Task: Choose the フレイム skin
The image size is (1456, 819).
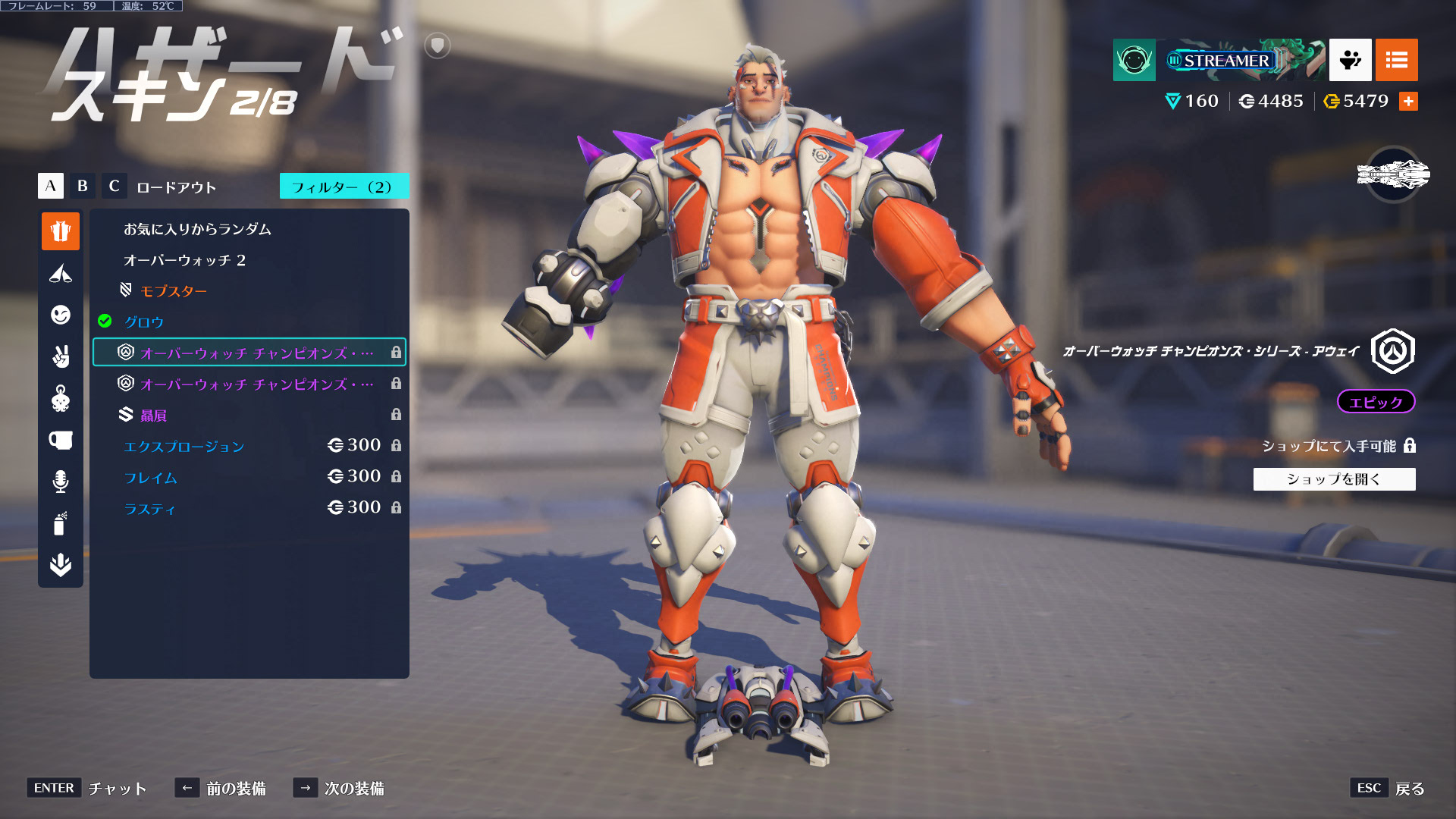Action: 151,478
